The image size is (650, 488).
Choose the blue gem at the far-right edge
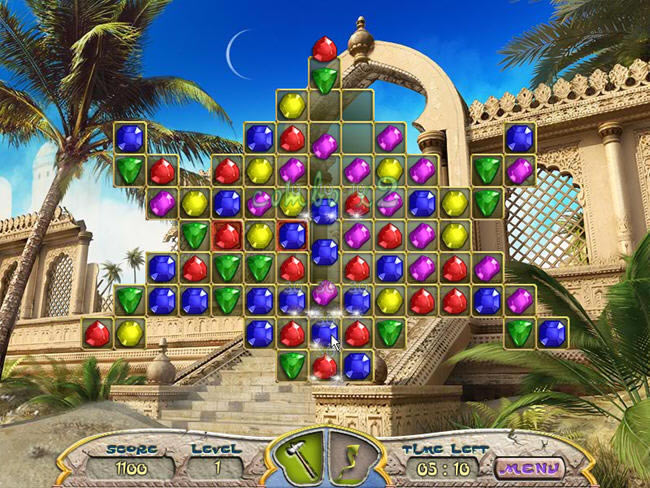(551, 333)
